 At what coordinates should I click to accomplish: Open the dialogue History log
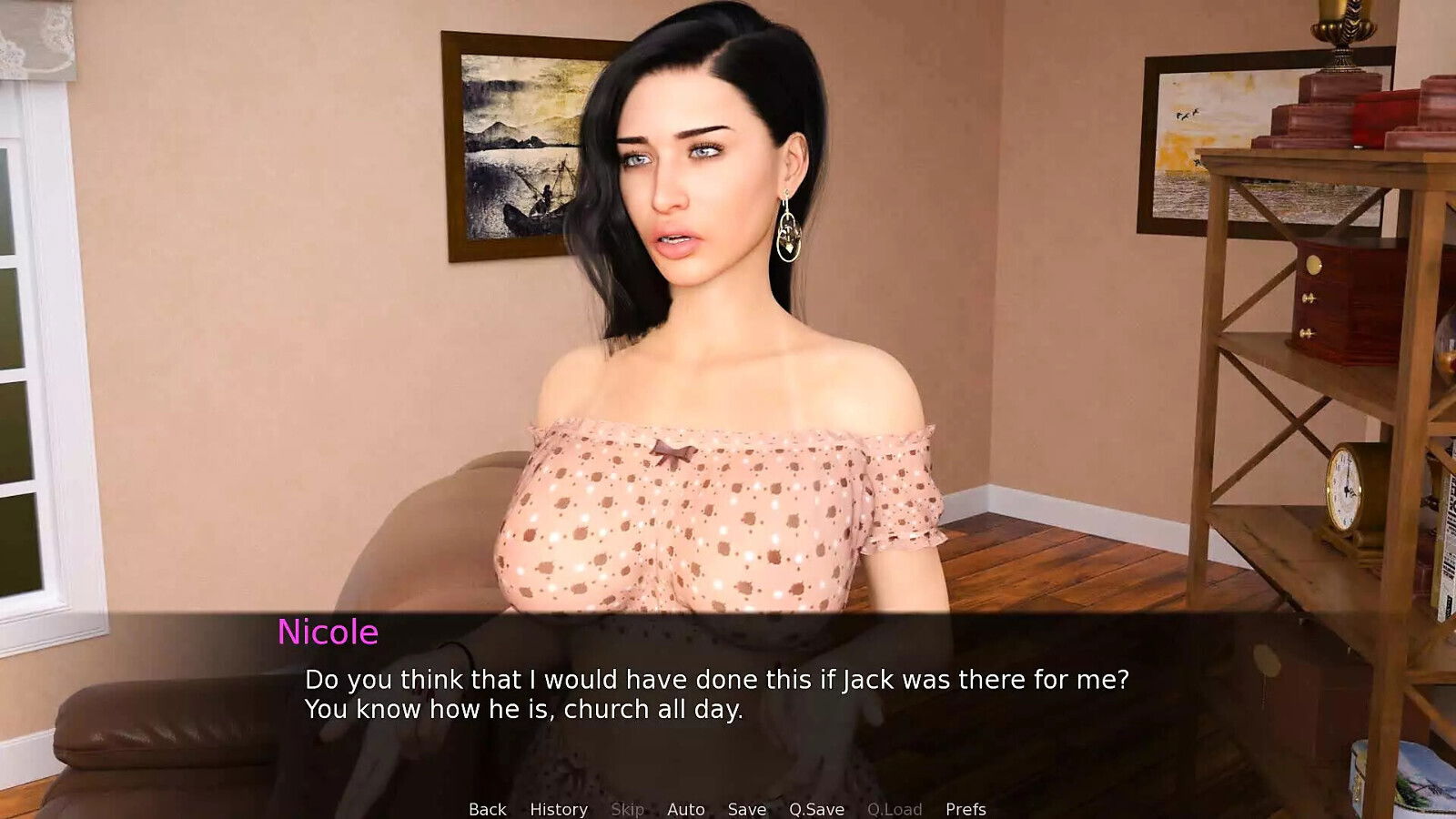pos(559,809)
